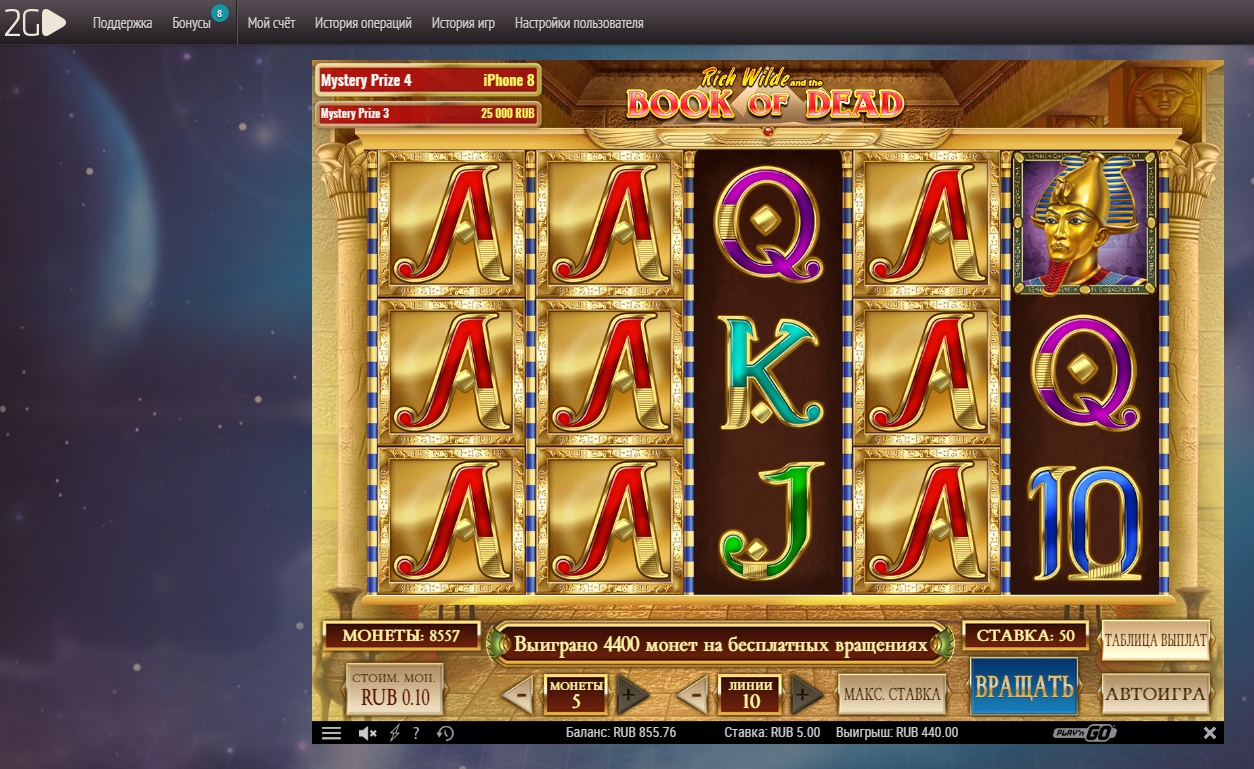This screenshot has width=1254, height=769.
Task: Open the ТАБЛИЦА ВЫПЛАТ paytable
Action: (1156, 640)
